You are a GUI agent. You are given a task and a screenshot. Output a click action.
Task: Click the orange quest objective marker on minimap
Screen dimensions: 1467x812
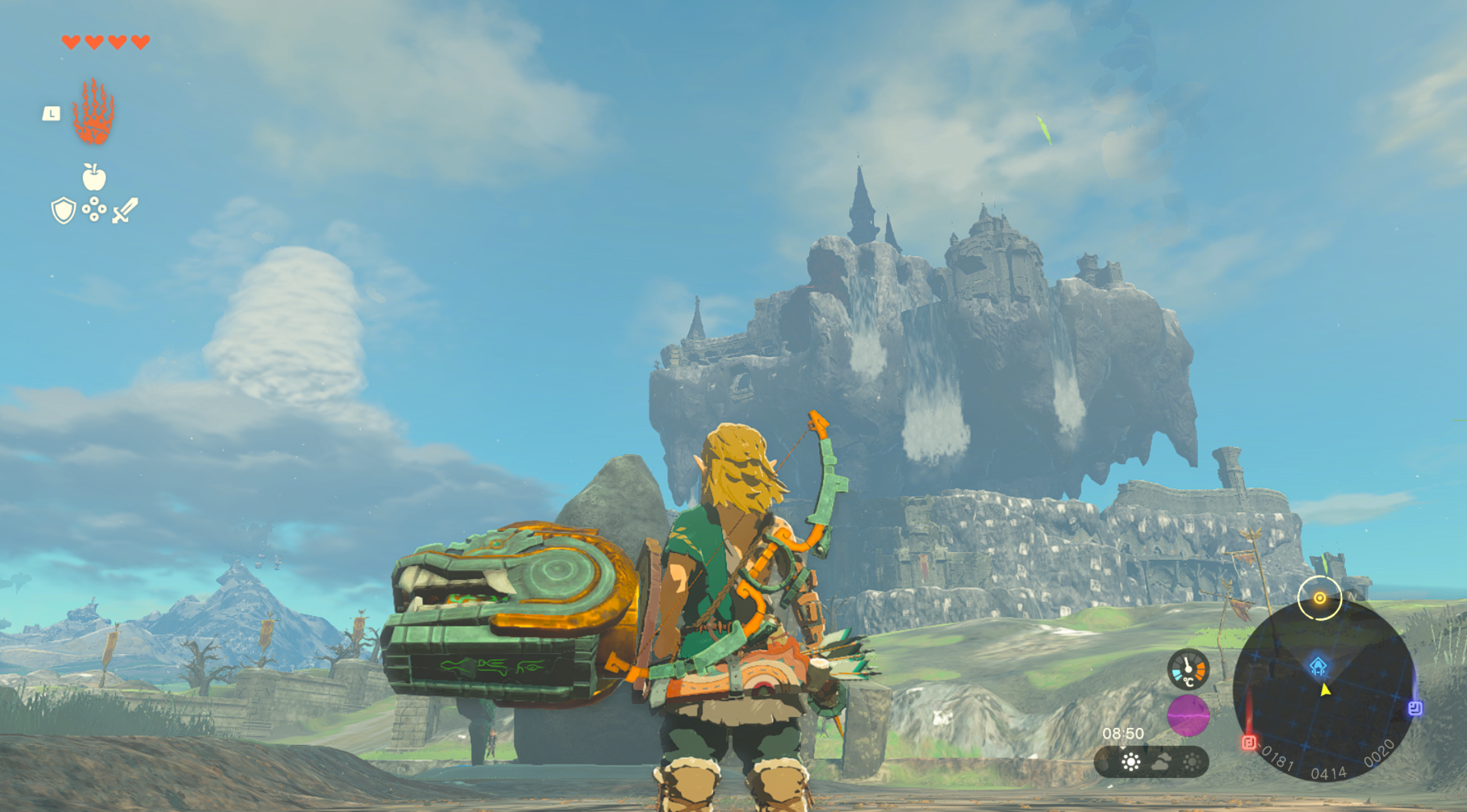(x=1319, y=598)
